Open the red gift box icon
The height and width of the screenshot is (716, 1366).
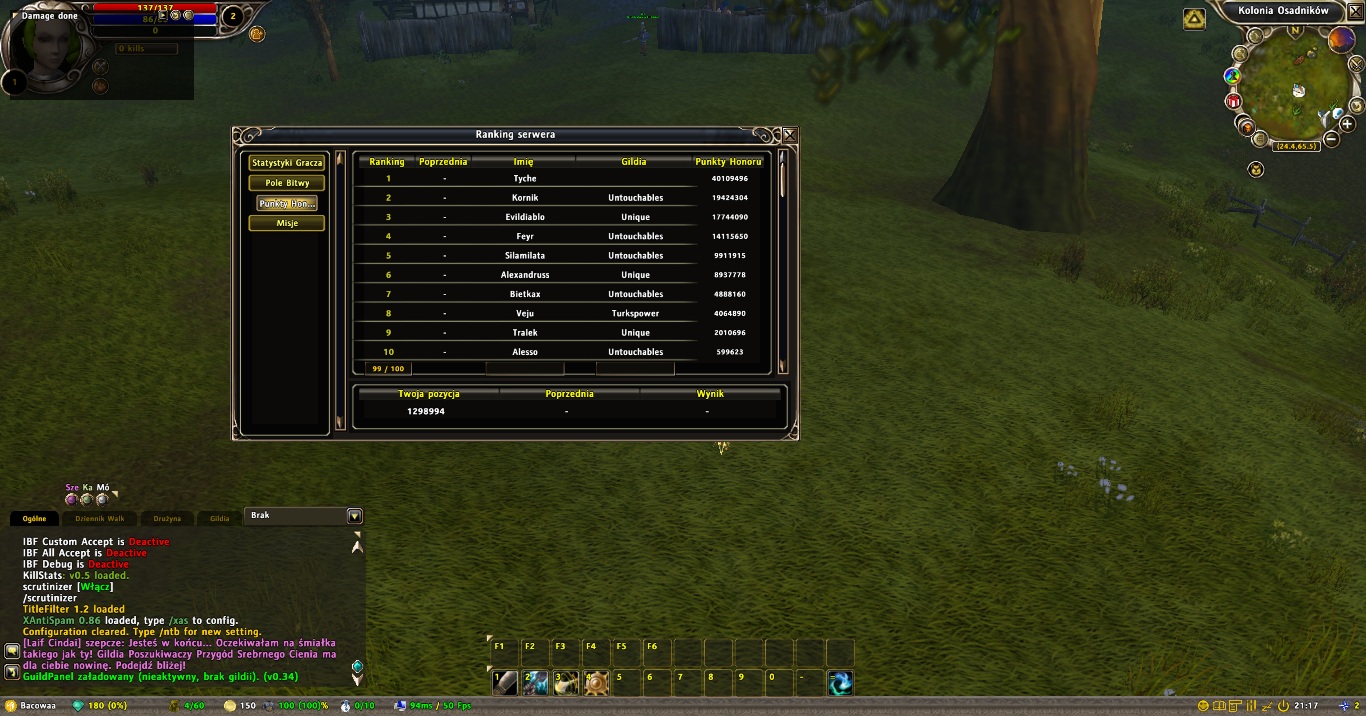click(1233, 101)
